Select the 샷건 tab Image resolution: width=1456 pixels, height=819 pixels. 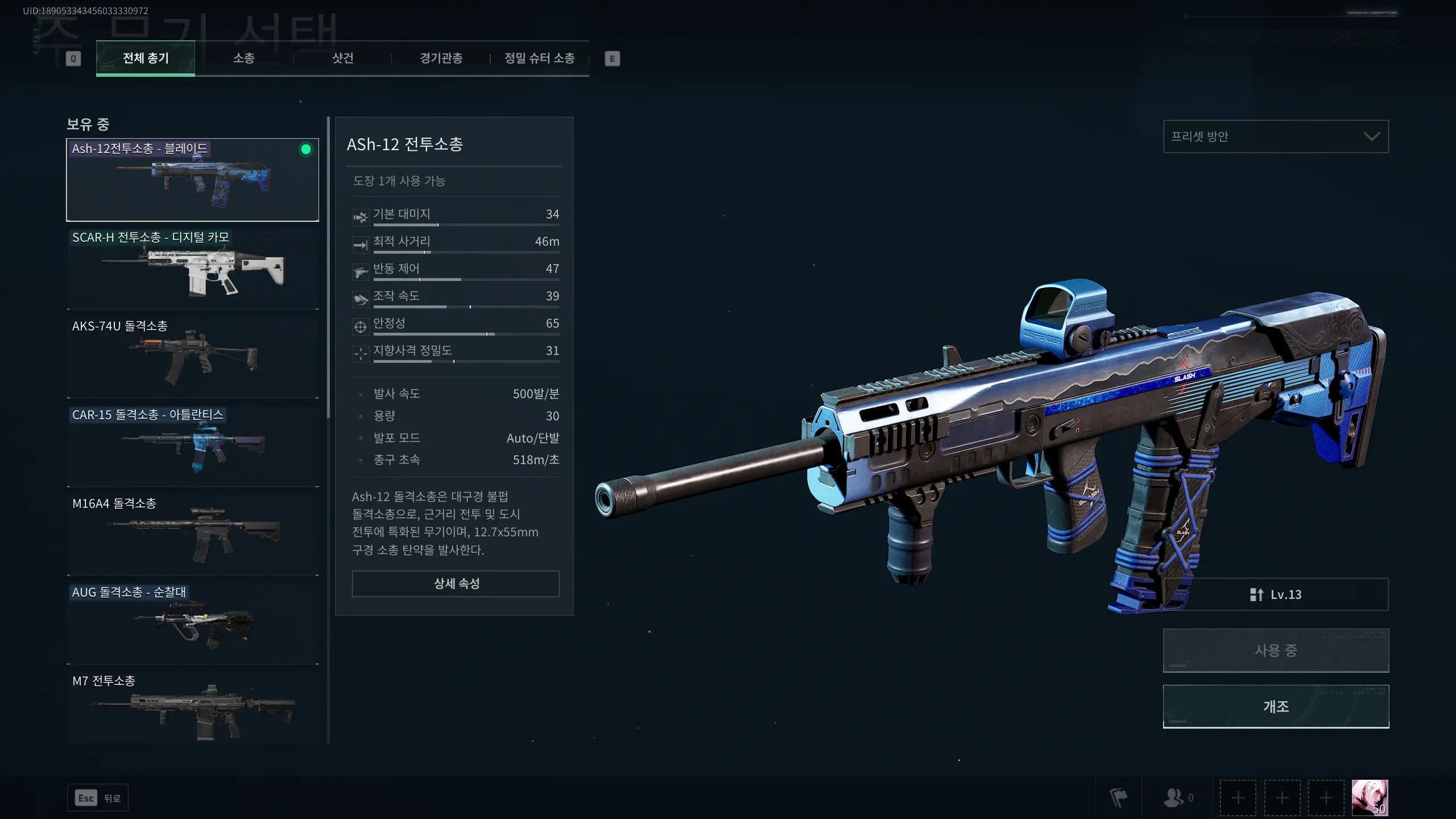tap(343, 58)
